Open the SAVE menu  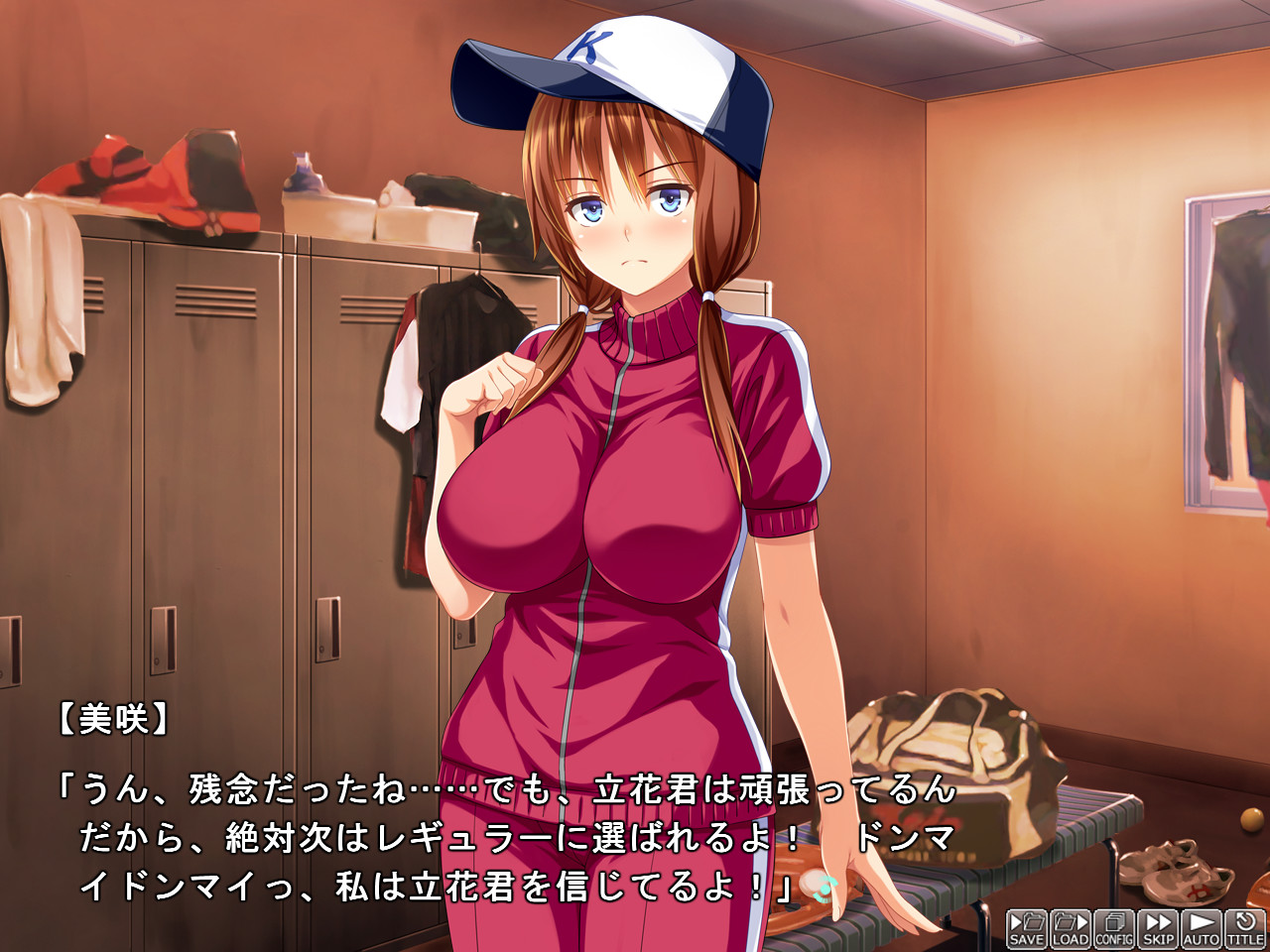click(x=1027, y=929)
